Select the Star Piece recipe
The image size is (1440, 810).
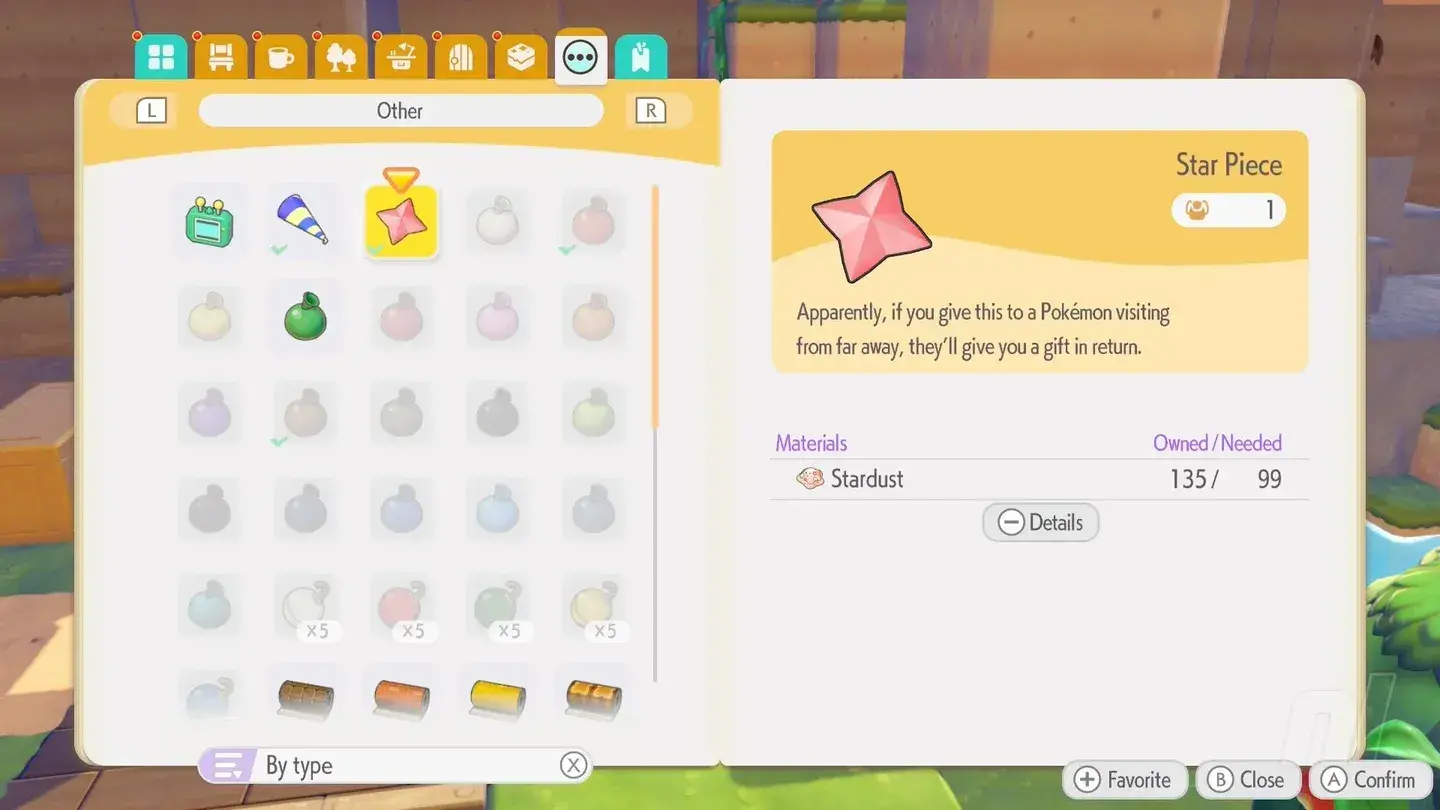401,222
